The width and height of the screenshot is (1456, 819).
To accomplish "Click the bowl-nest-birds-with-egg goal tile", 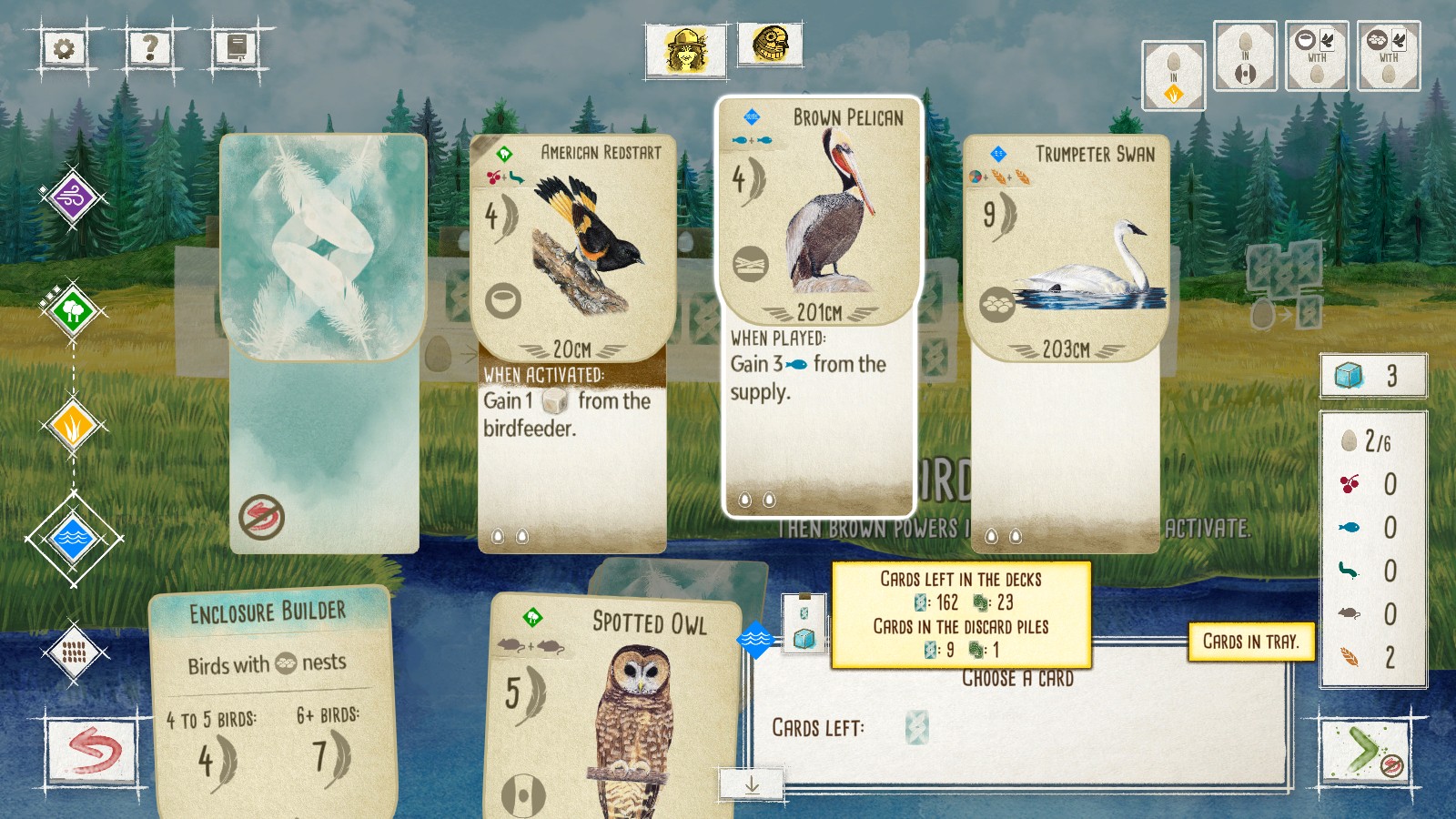I will (1317, 56).
